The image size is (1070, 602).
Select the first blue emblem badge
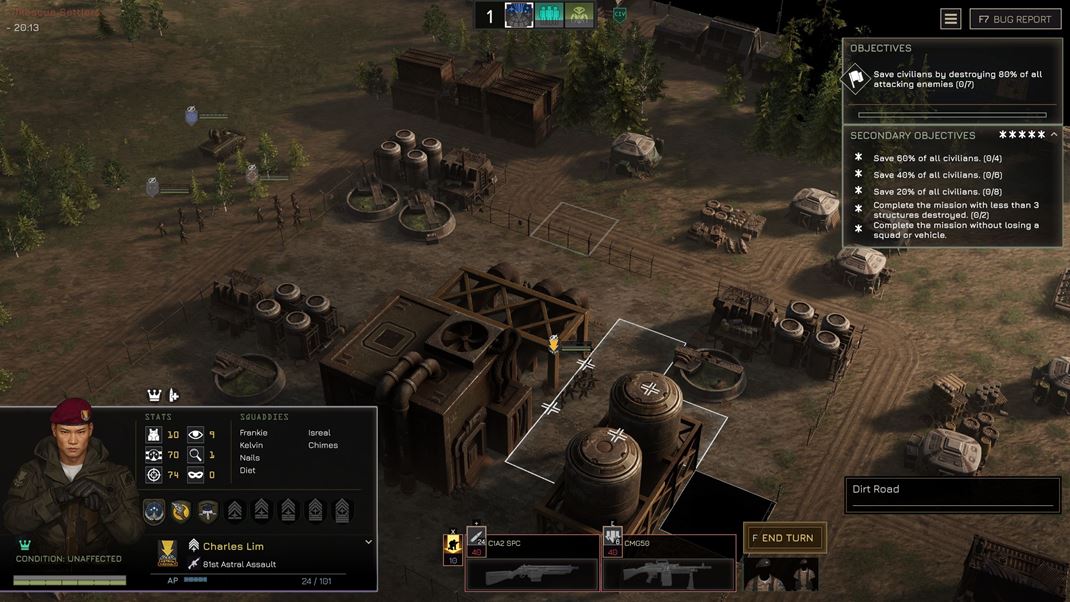(154, 510)
